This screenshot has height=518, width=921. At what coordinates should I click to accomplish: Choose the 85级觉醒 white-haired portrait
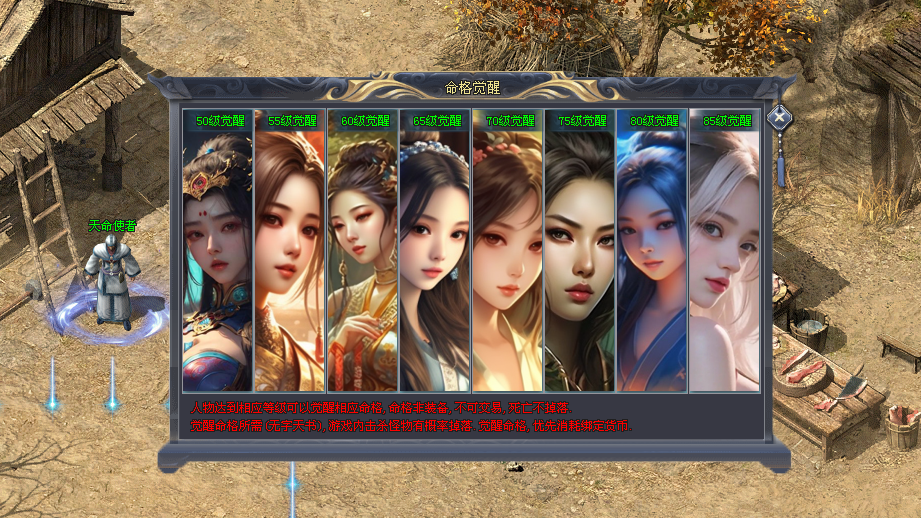pos(724,250)
